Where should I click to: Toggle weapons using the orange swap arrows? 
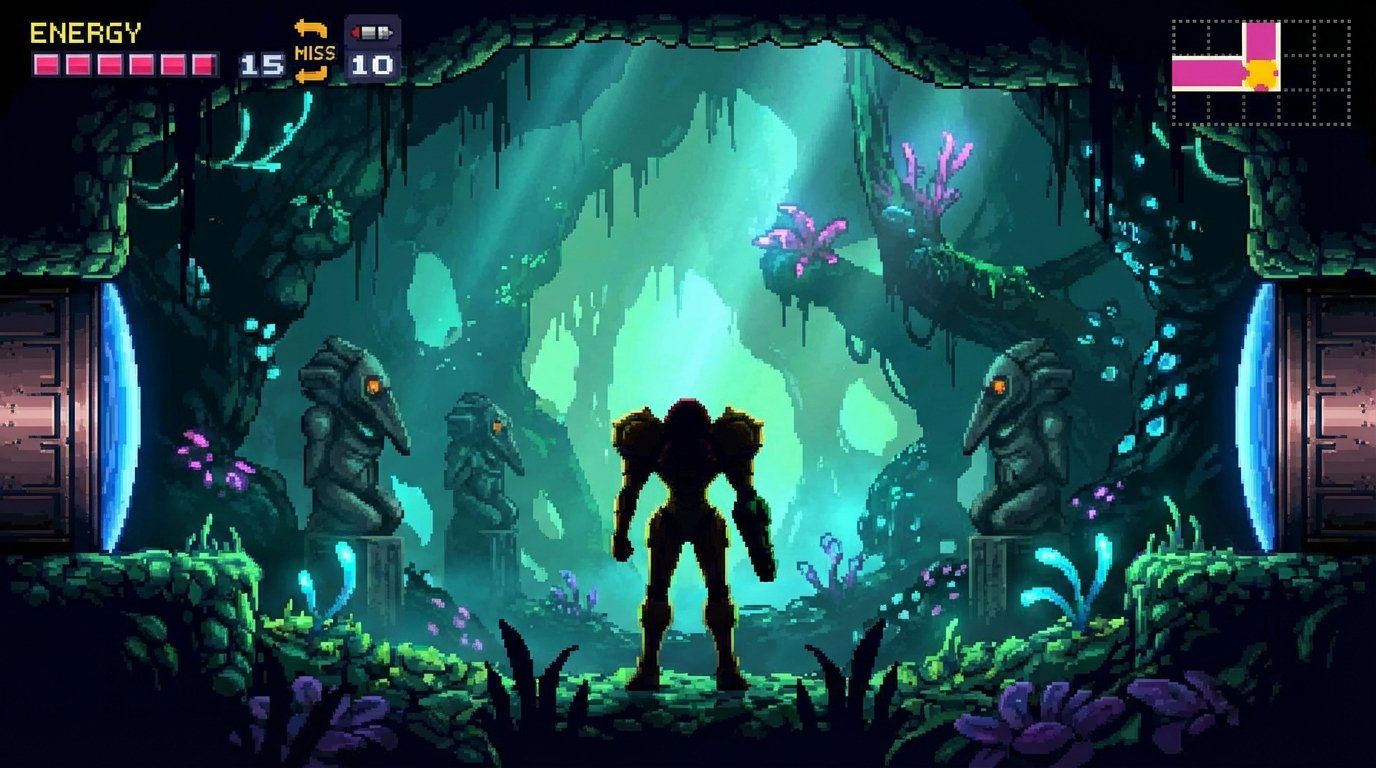pyautogui.click(x=311, y=30)
